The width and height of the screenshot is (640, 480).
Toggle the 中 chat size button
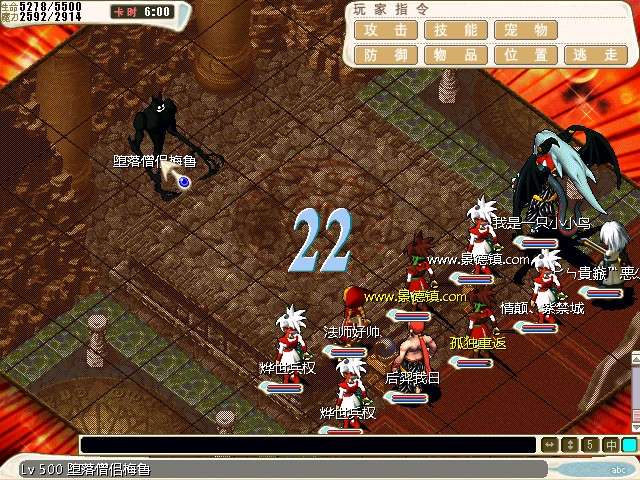pos(610,445)
